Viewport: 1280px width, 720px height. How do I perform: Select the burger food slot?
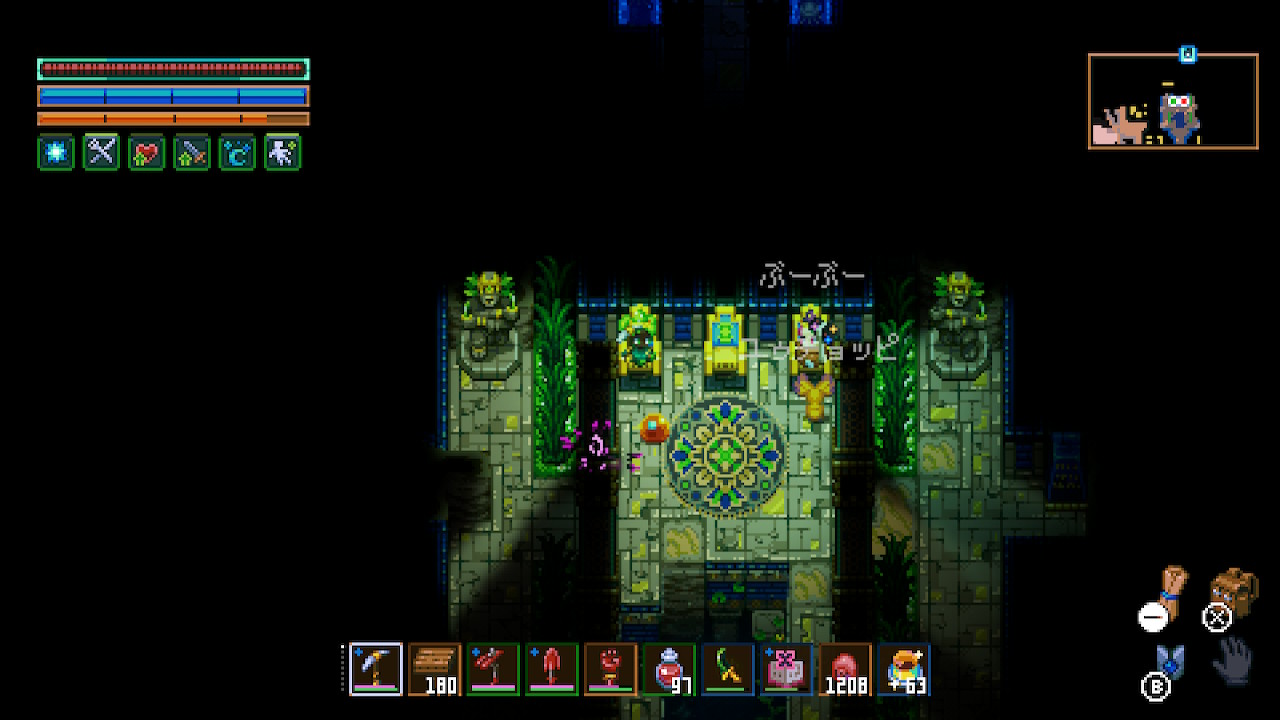pos(904,668)
